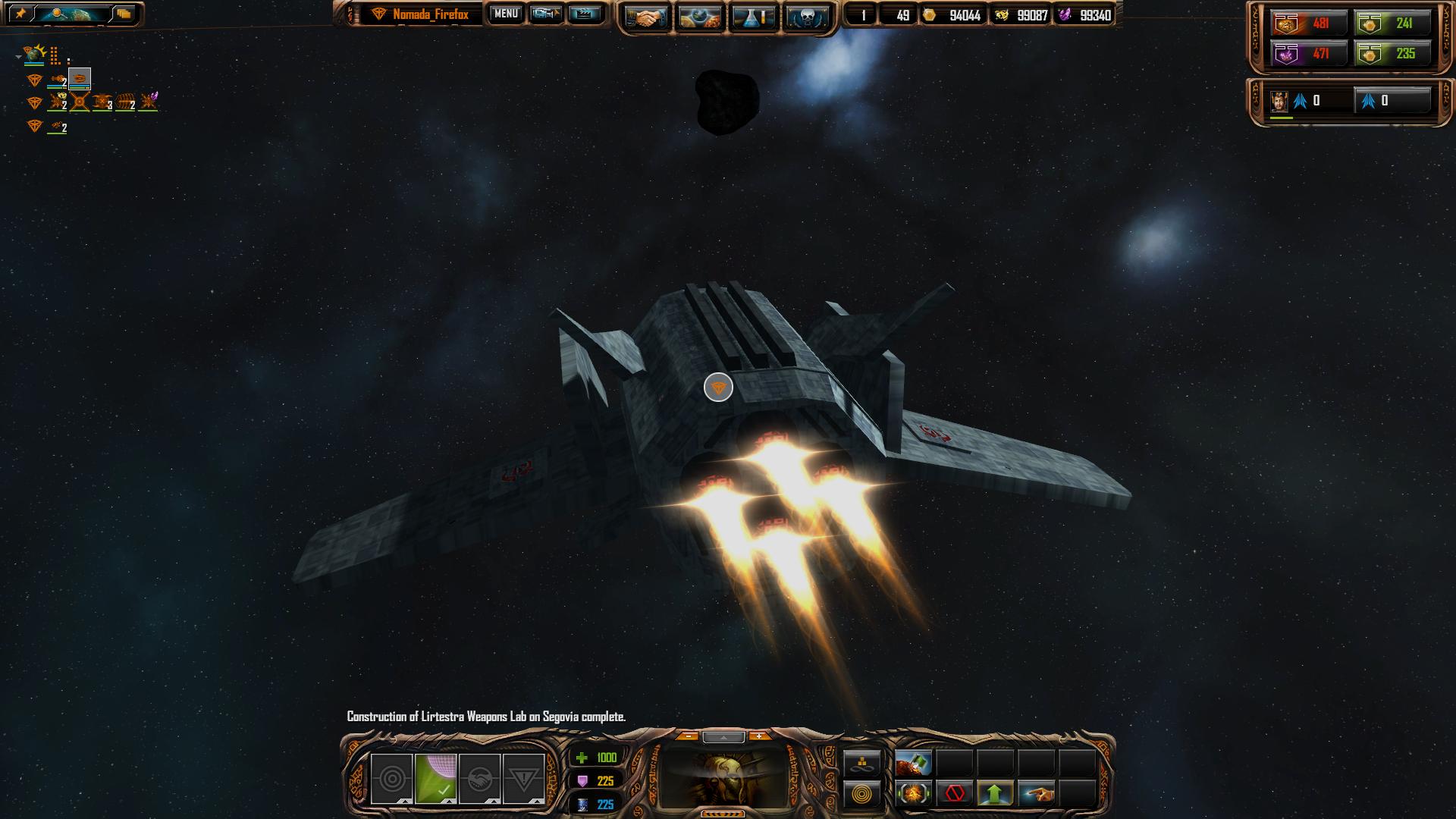Screen dimensions: 1456x819
Task: Click the green upgrade arrow icon
Action: tap(995, 794)
